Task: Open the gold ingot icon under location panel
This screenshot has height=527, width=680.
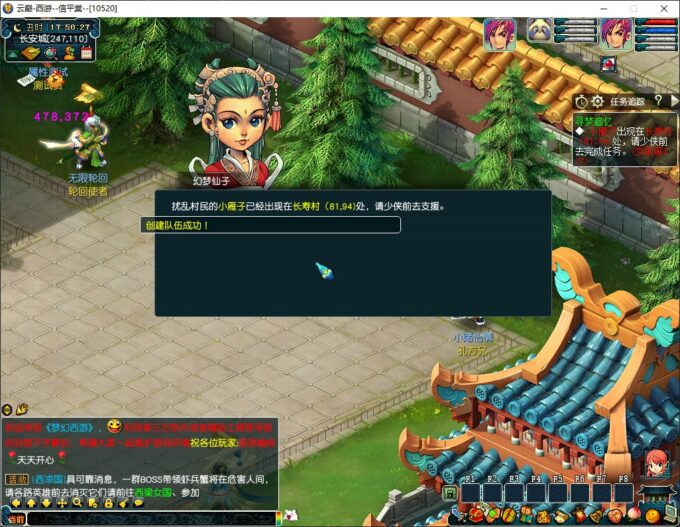Action: click(x=31, y=53)
